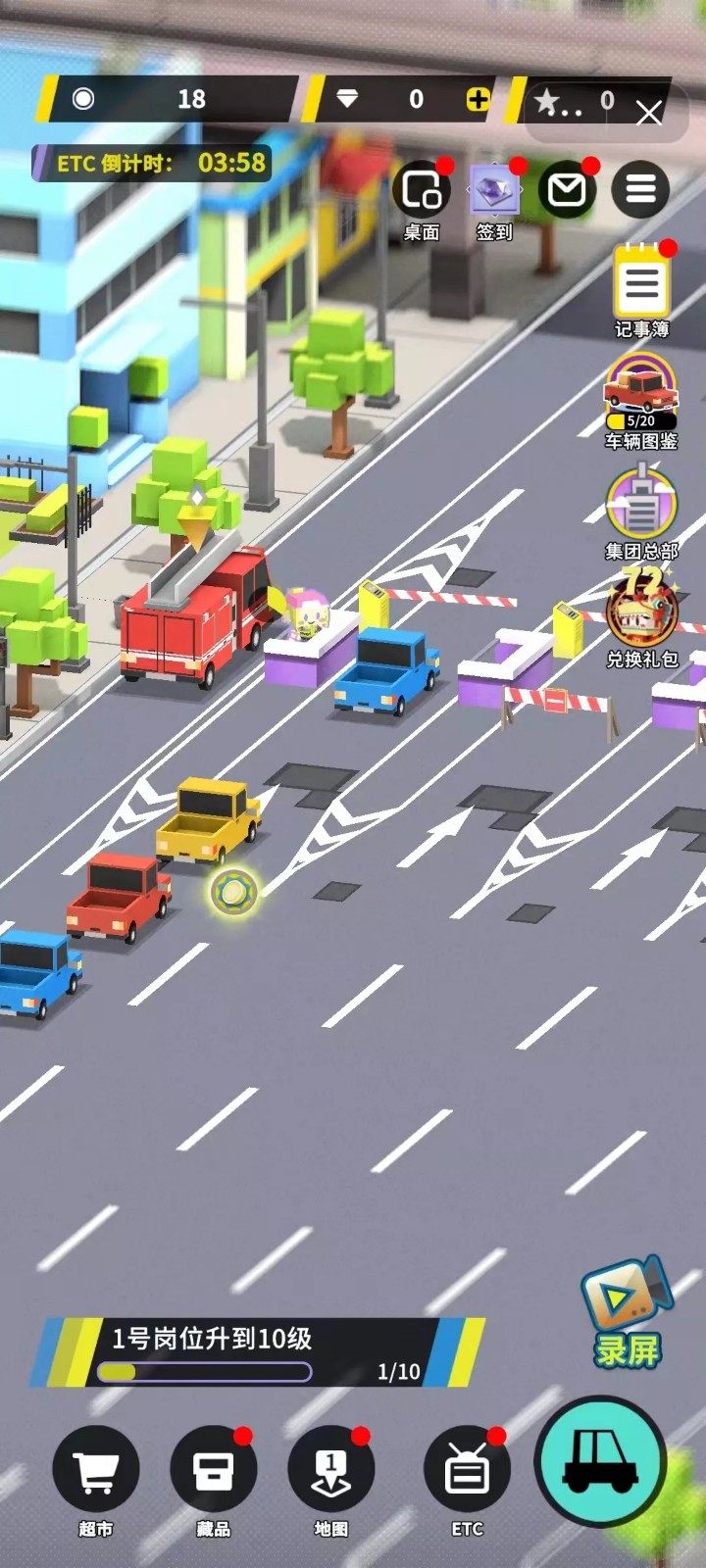706x1568 pixels.
Task: Open the hamburger menu button
Action: coord(640,189)
